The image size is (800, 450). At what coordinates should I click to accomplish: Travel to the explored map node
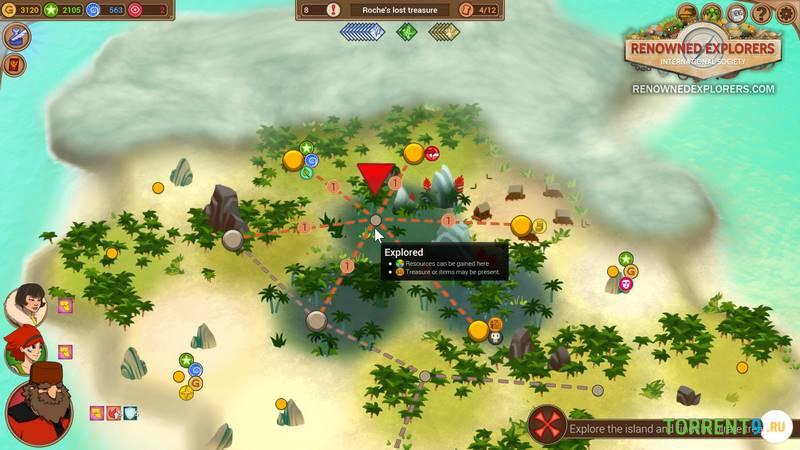coord(376,220)
